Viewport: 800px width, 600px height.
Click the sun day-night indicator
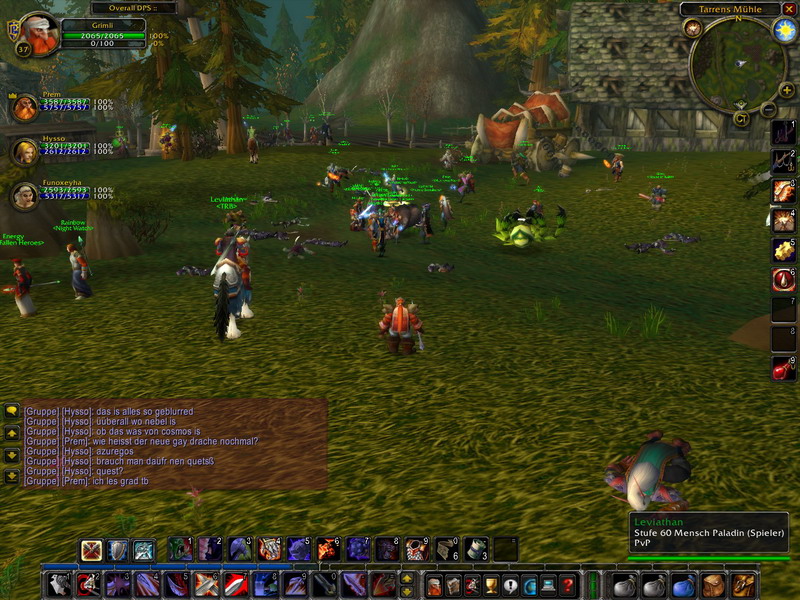click(782, 29)
